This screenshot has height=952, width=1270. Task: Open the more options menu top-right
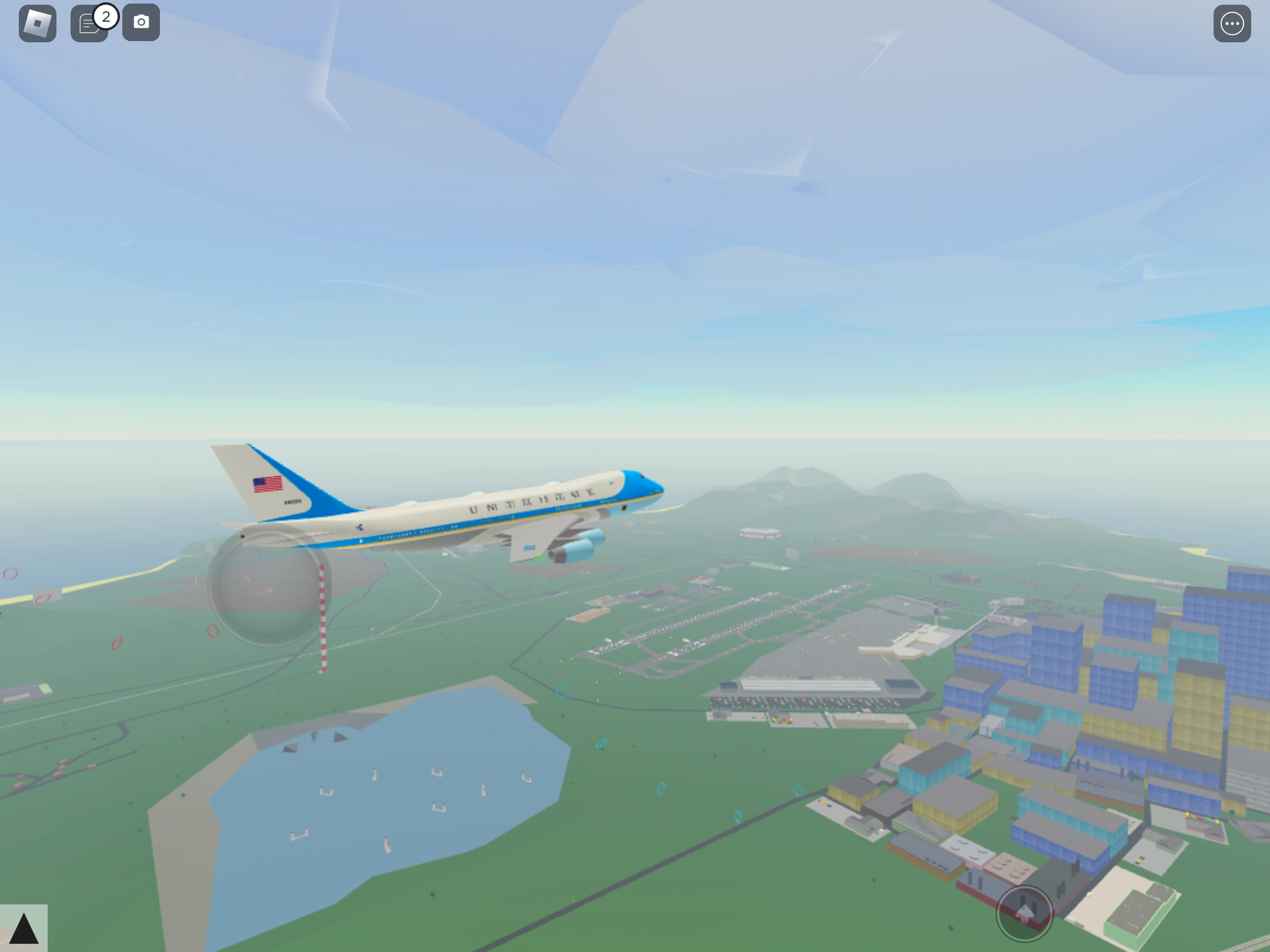tap(1232, 24)
